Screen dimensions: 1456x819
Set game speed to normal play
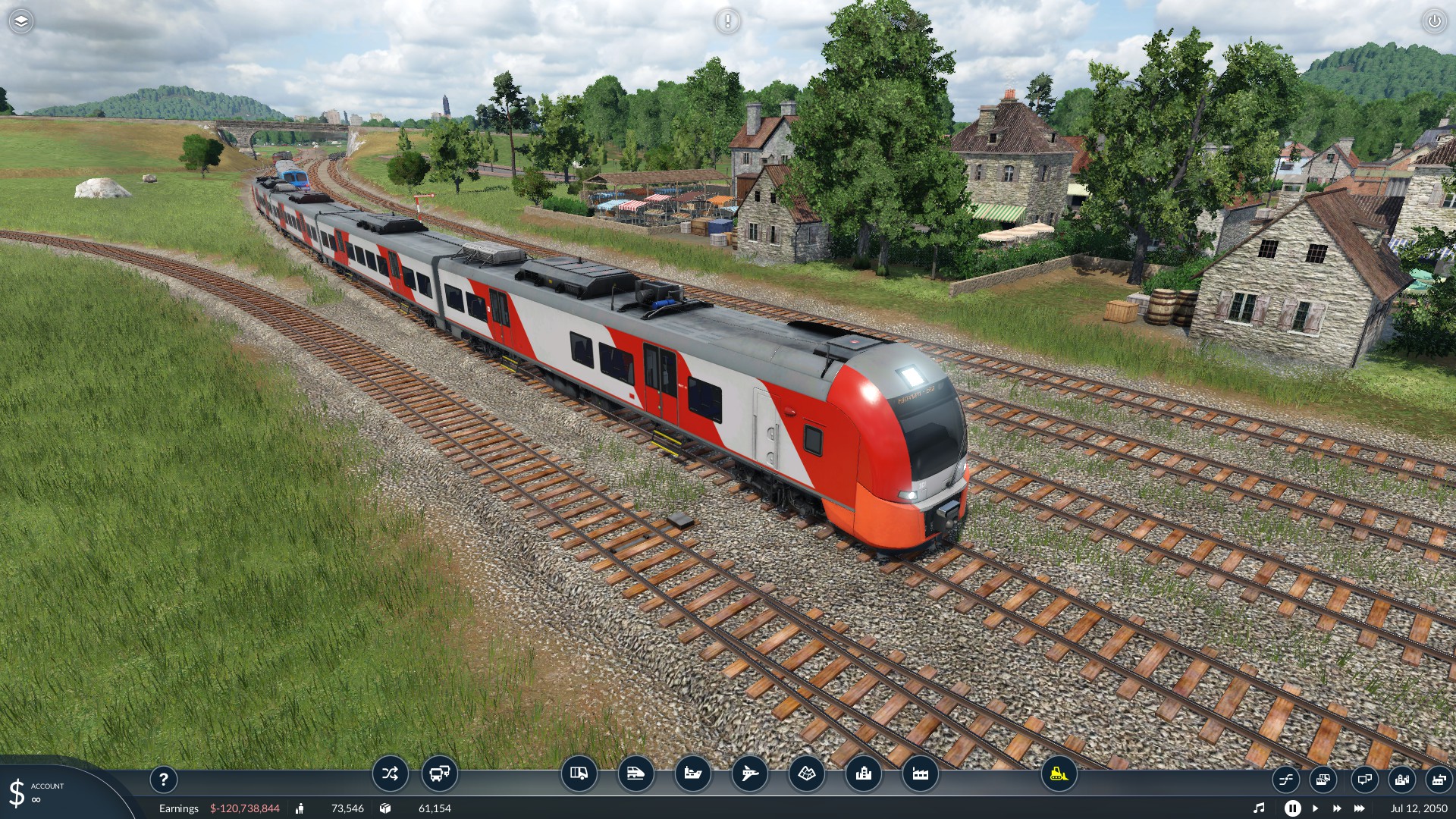tap(1315, 808)
